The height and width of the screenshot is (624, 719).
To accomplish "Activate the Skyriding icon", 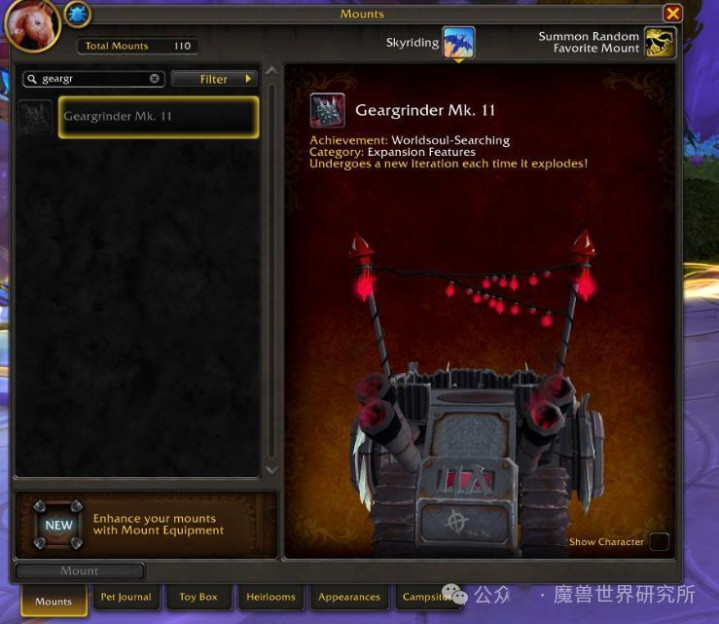I will point(458,42).
